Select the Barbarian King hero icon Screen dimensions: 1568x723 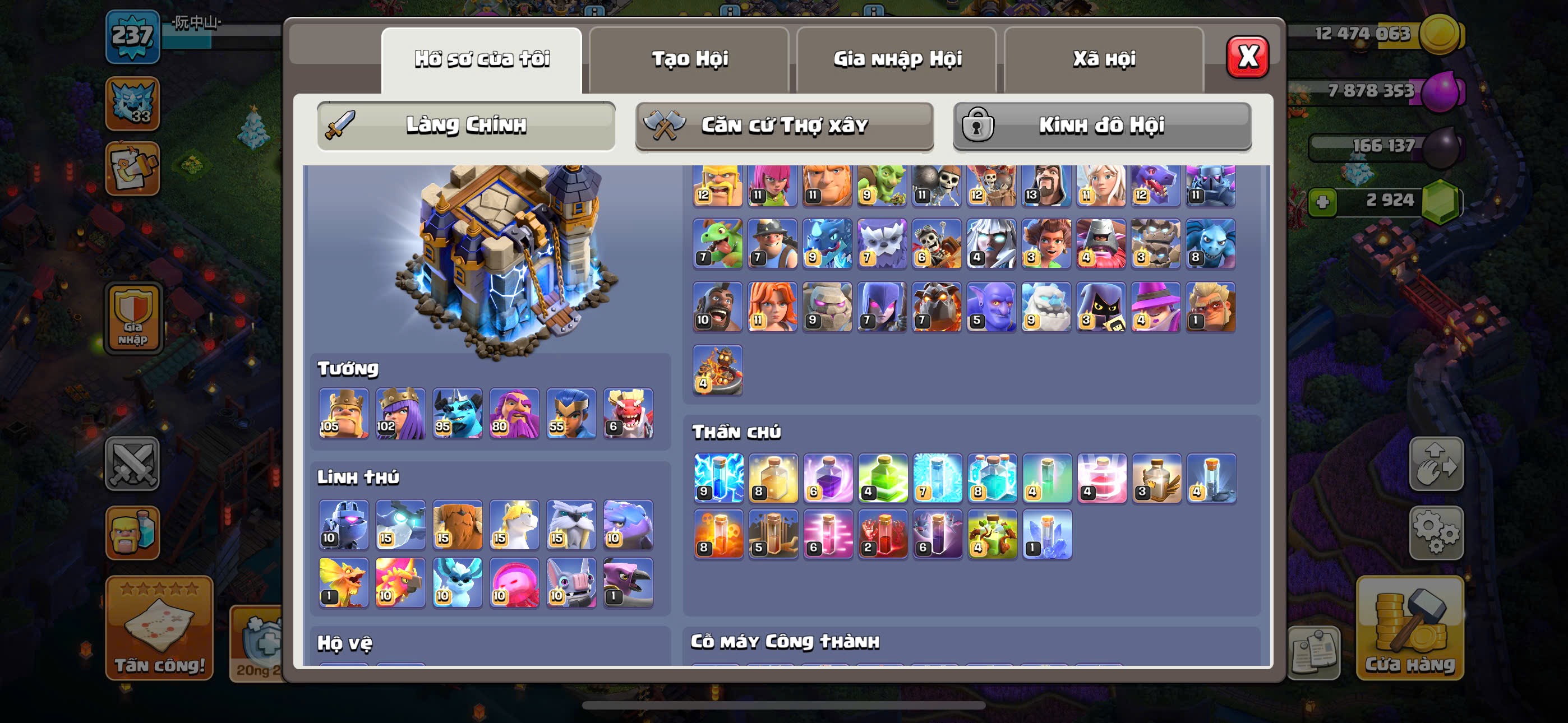343,413
